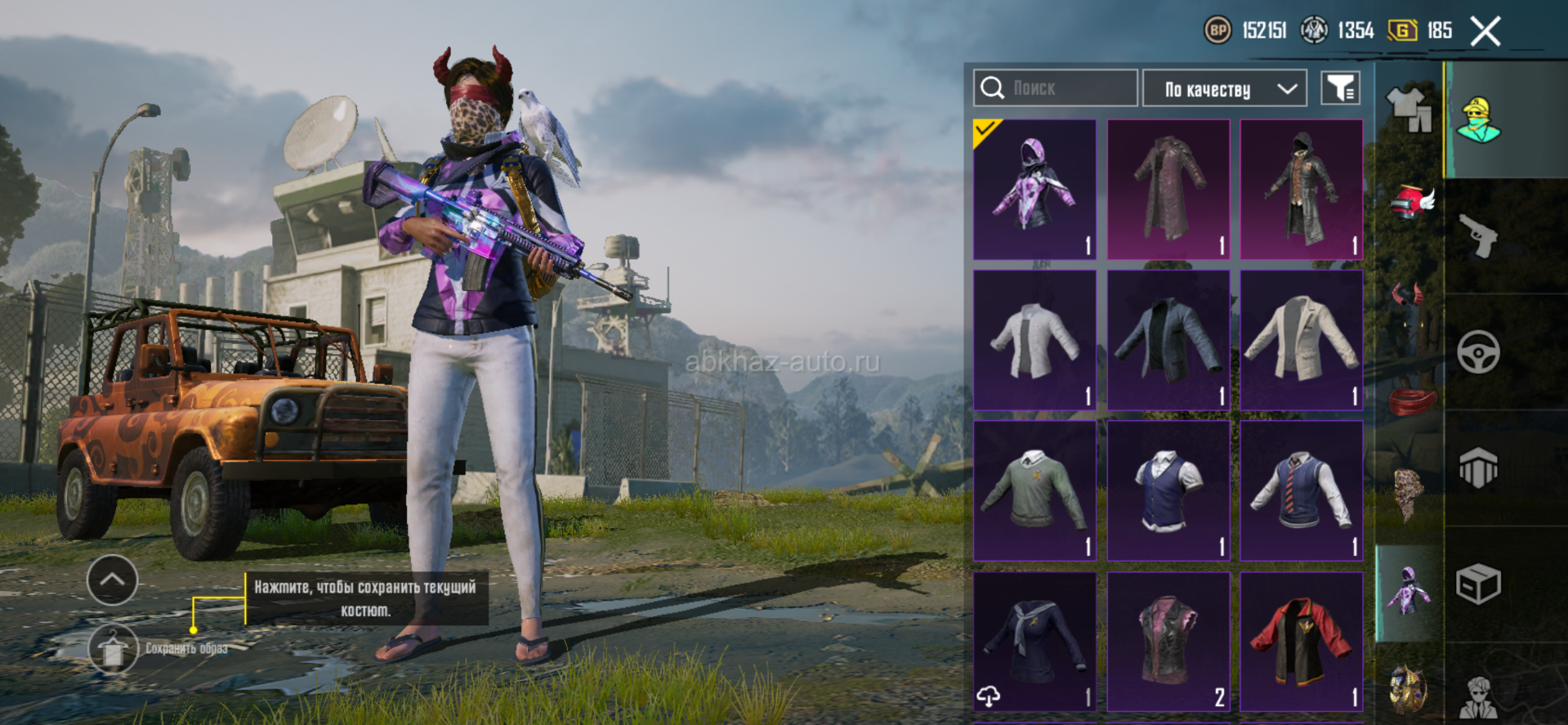Select the pink leather vest
Viewport: 1568px width, 725px height.
pyautogui.click(x=1168, y=641)
